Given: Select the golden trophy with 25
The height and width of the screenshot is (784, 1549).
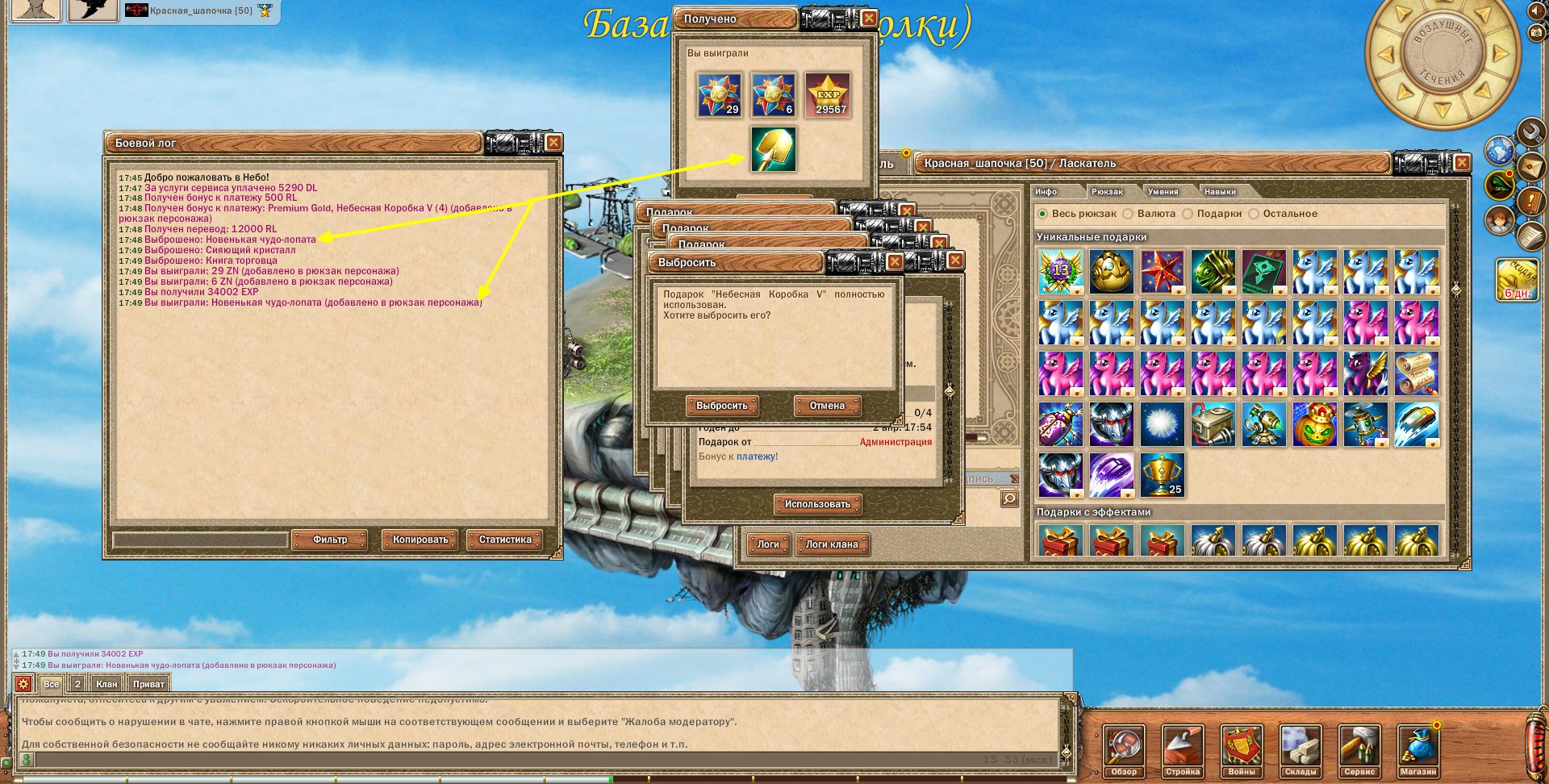Looking at the screenshot, I should (x=1162, y=474).
